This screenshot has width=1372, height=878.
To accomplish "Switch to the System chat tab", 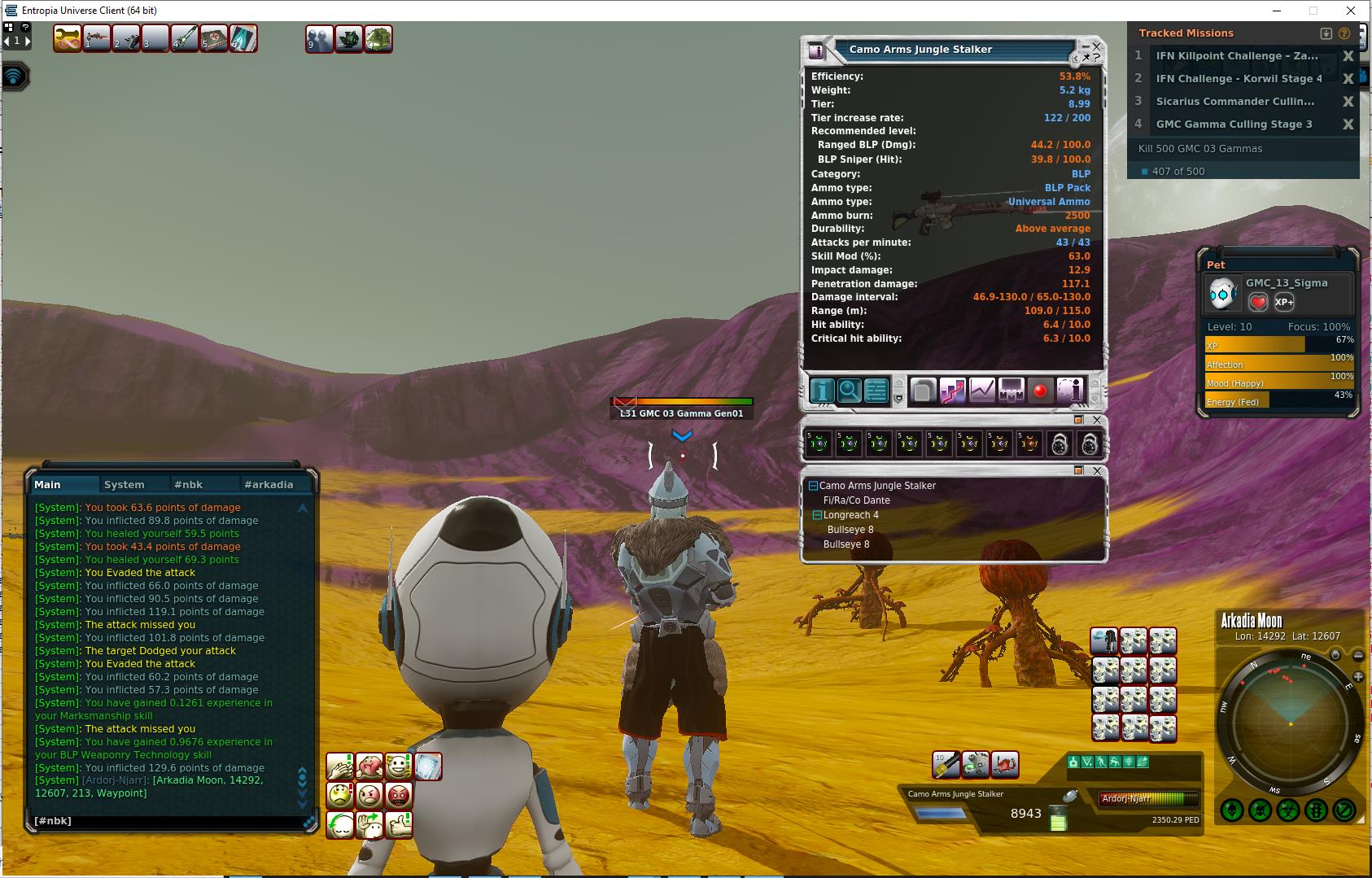I will click(124, 484).
